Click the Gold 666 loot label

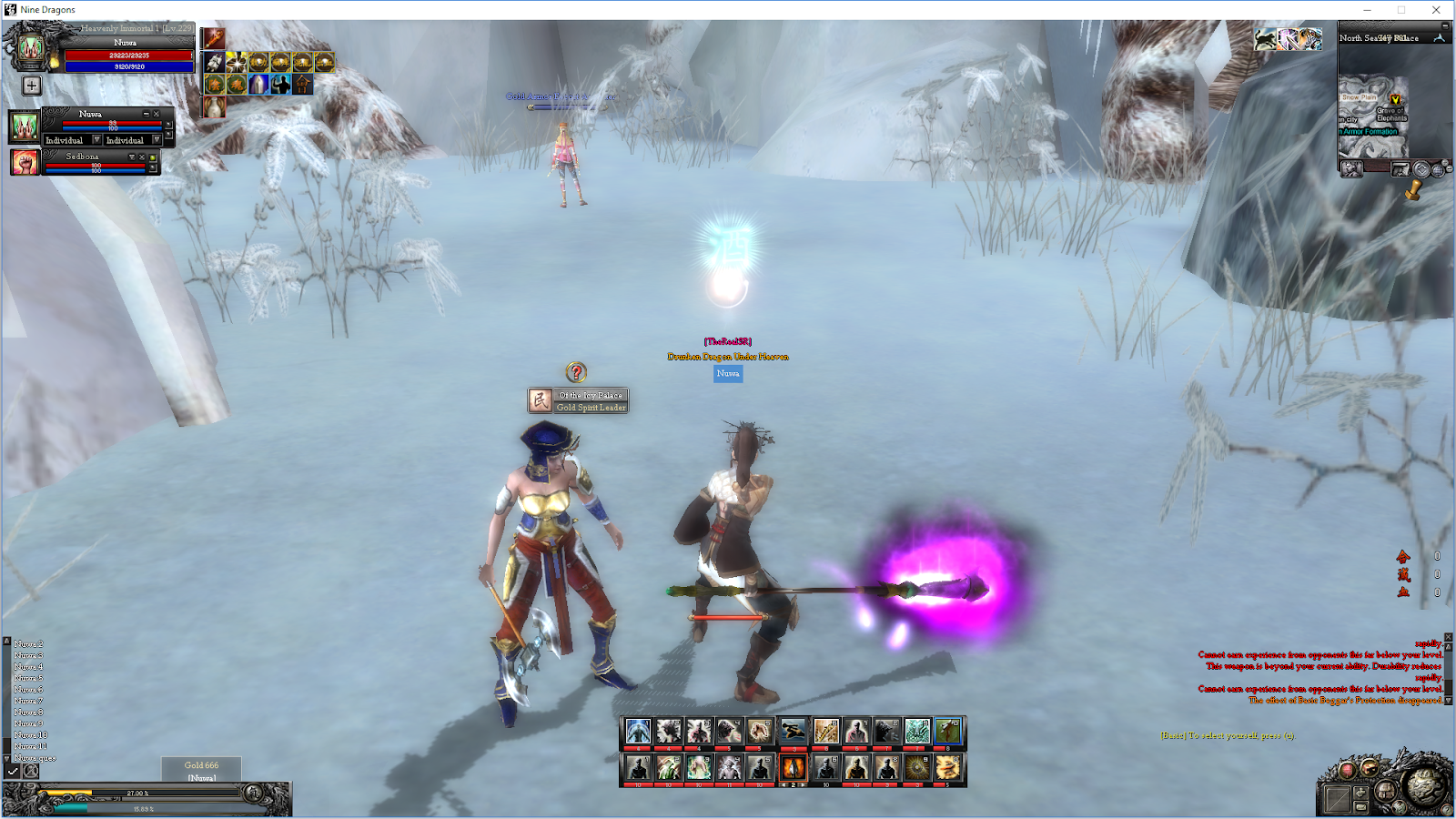tap(200, 766)
